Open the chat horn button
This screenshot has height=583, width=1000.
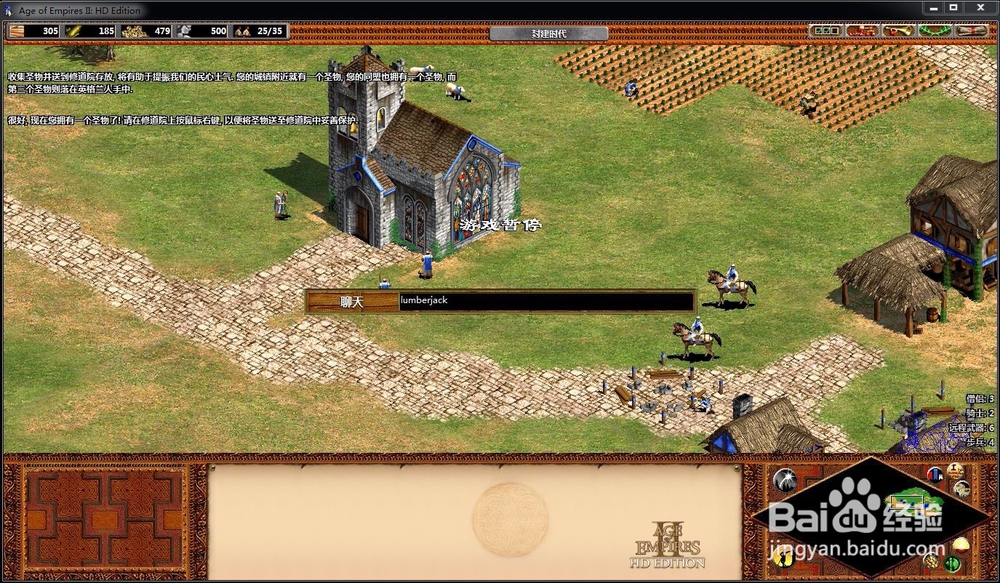click(x=898, y=31)
